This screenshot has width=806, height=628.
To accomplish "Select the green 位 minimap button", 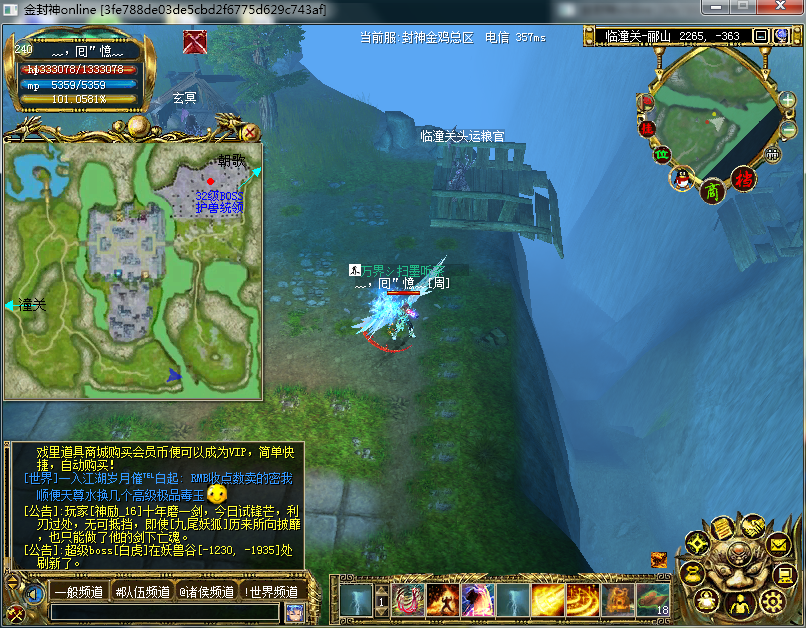I will click(661, 154).
